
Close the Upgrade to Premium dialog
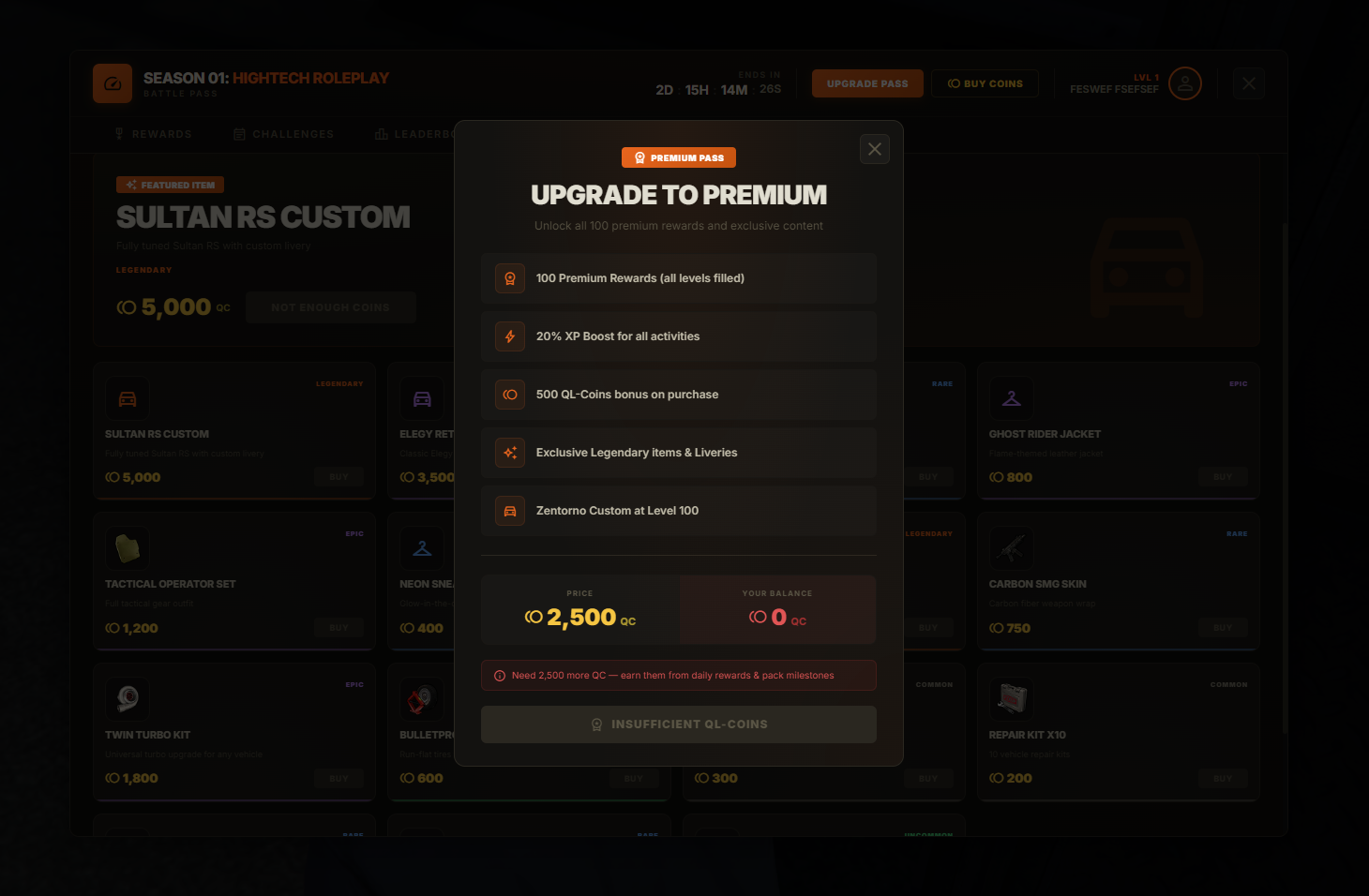875,149
